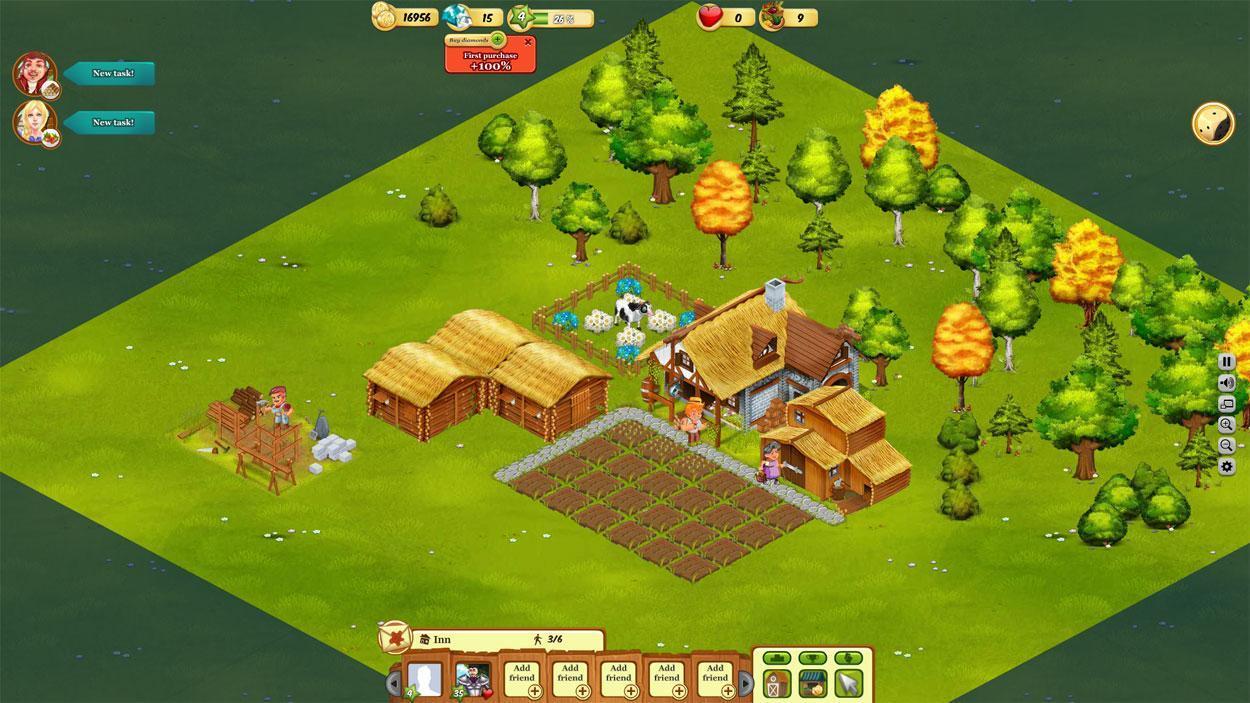
Task: Open the mail envelope with red seal
Action: (x=394, y=636)
